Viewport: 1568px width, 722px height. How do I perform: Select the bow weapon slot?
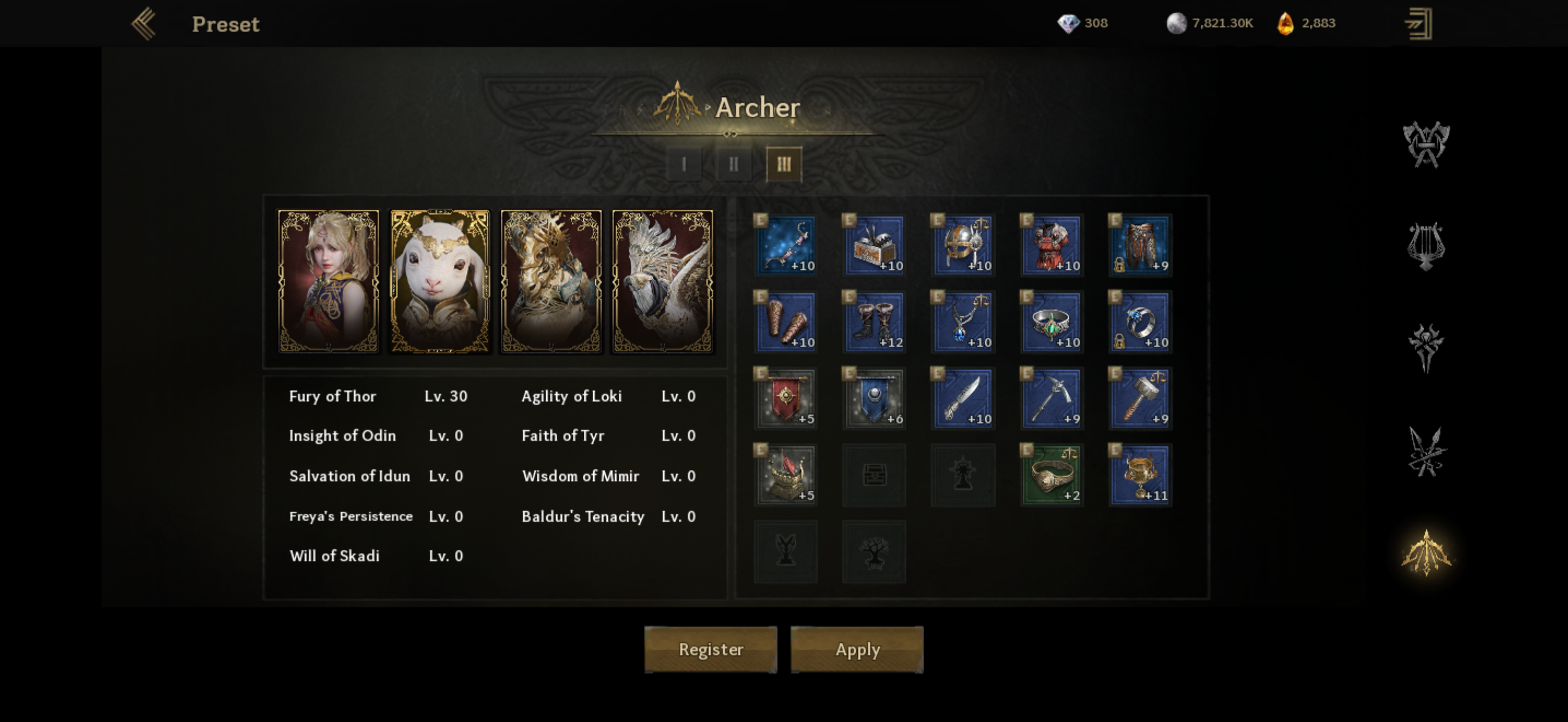(x=785, y=246)
